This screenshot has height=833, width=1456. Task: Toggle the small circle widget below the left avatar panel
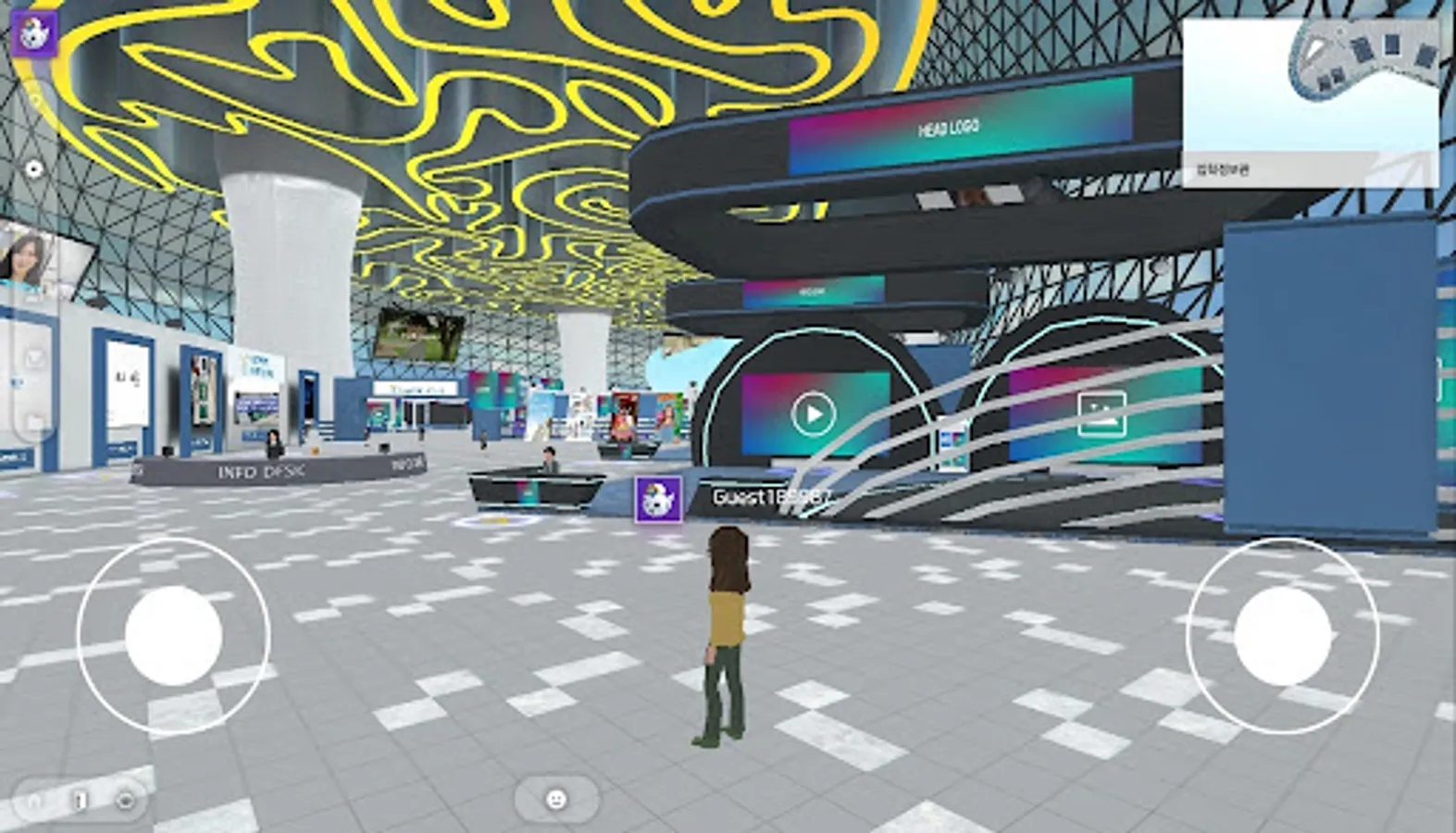(x=37, y=100)
